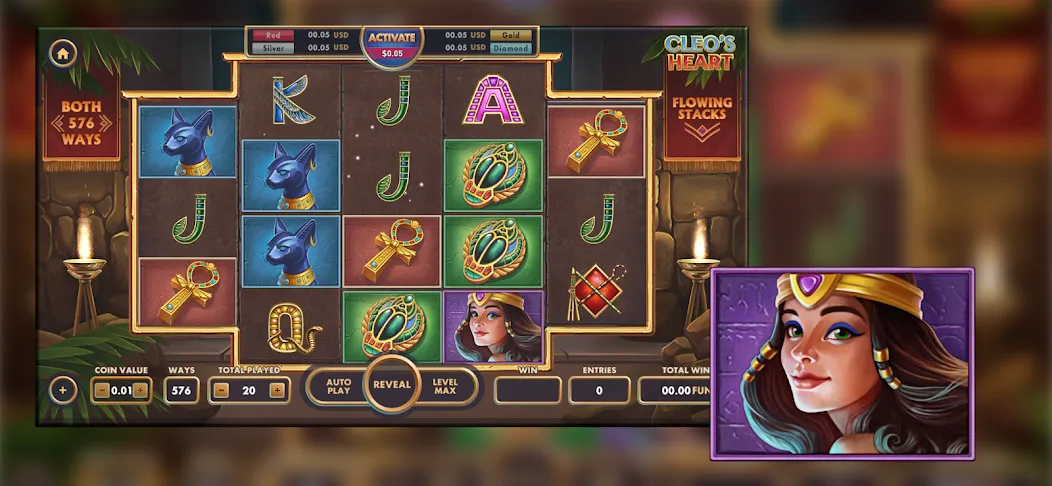Raise the total played amount

point(276,390)
